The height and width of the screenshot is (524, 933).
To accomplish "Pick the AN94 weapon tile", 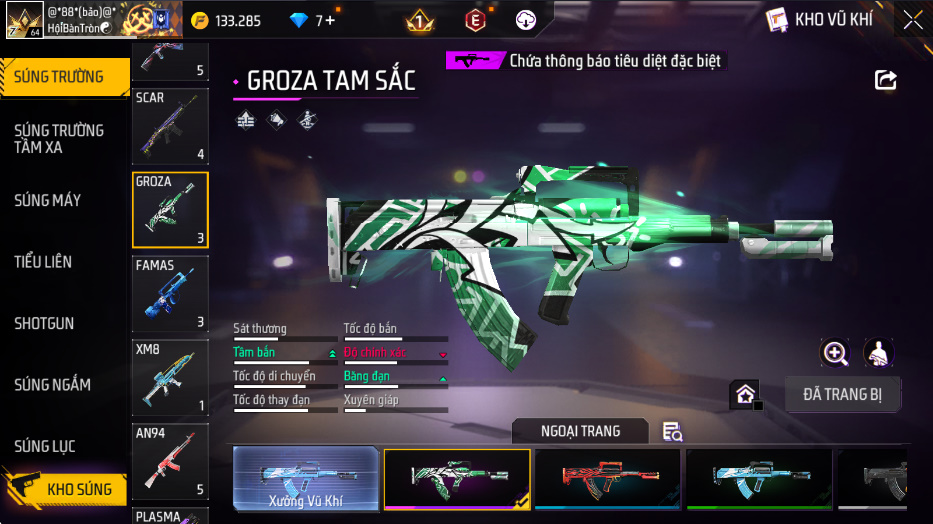I will pos(170,461).
